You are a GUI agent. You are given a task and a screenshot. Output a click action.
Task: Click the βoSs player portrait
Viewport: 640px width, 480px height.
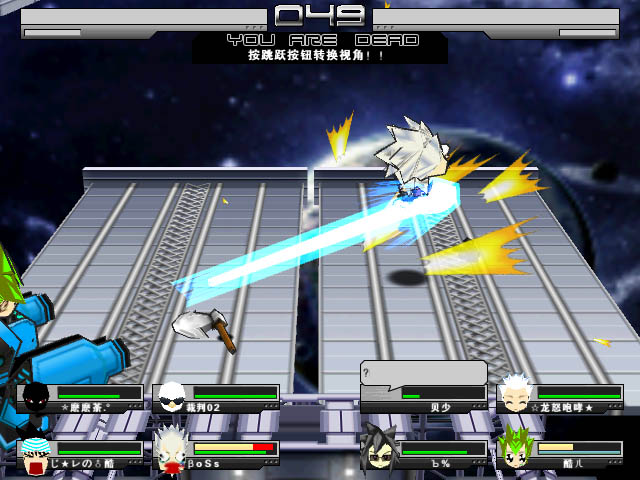tap(171, 450)
